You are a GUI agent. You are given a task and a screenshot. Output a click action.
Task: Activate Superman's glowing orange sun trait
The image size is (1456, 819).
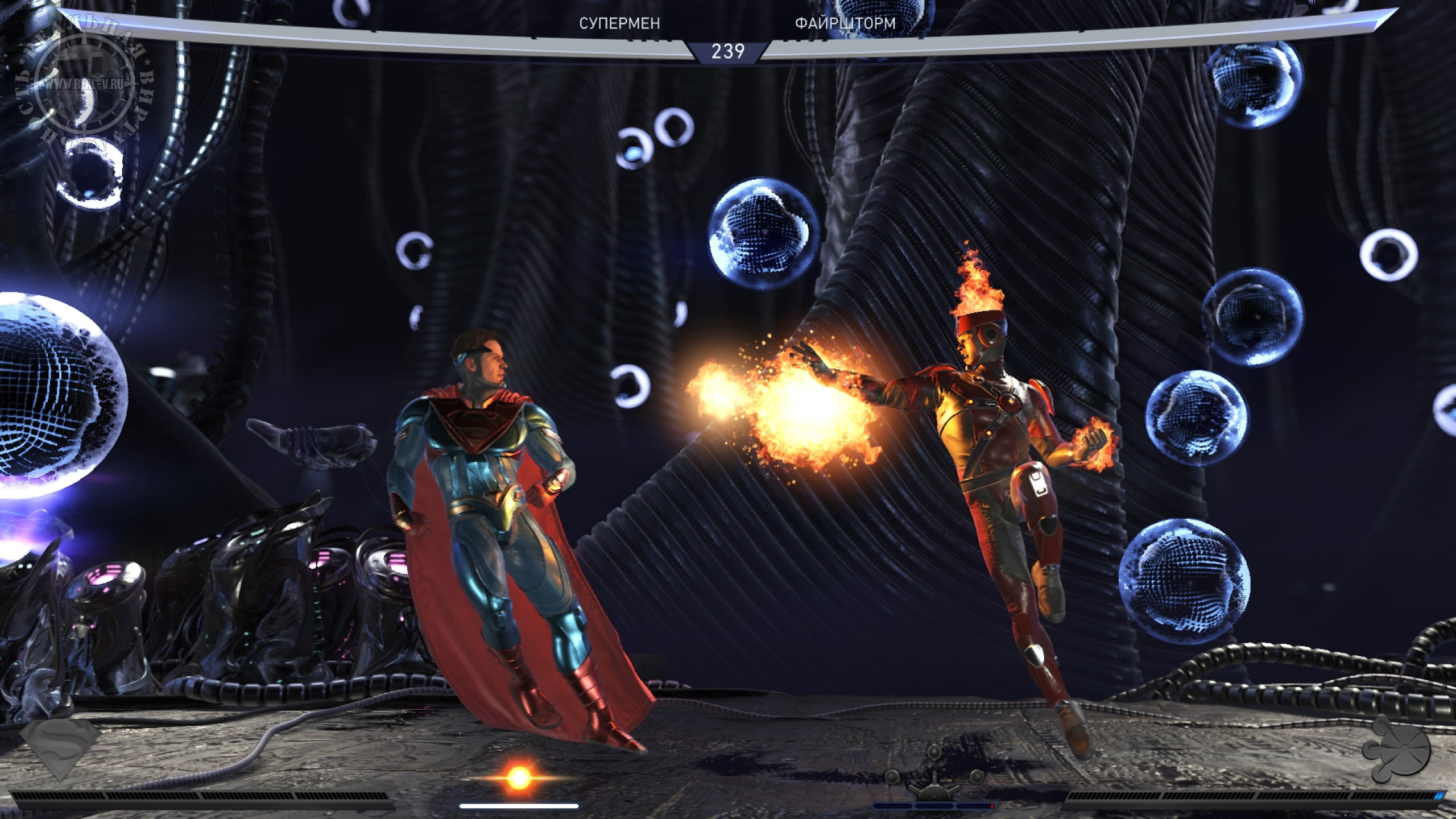tap(518, 777)
